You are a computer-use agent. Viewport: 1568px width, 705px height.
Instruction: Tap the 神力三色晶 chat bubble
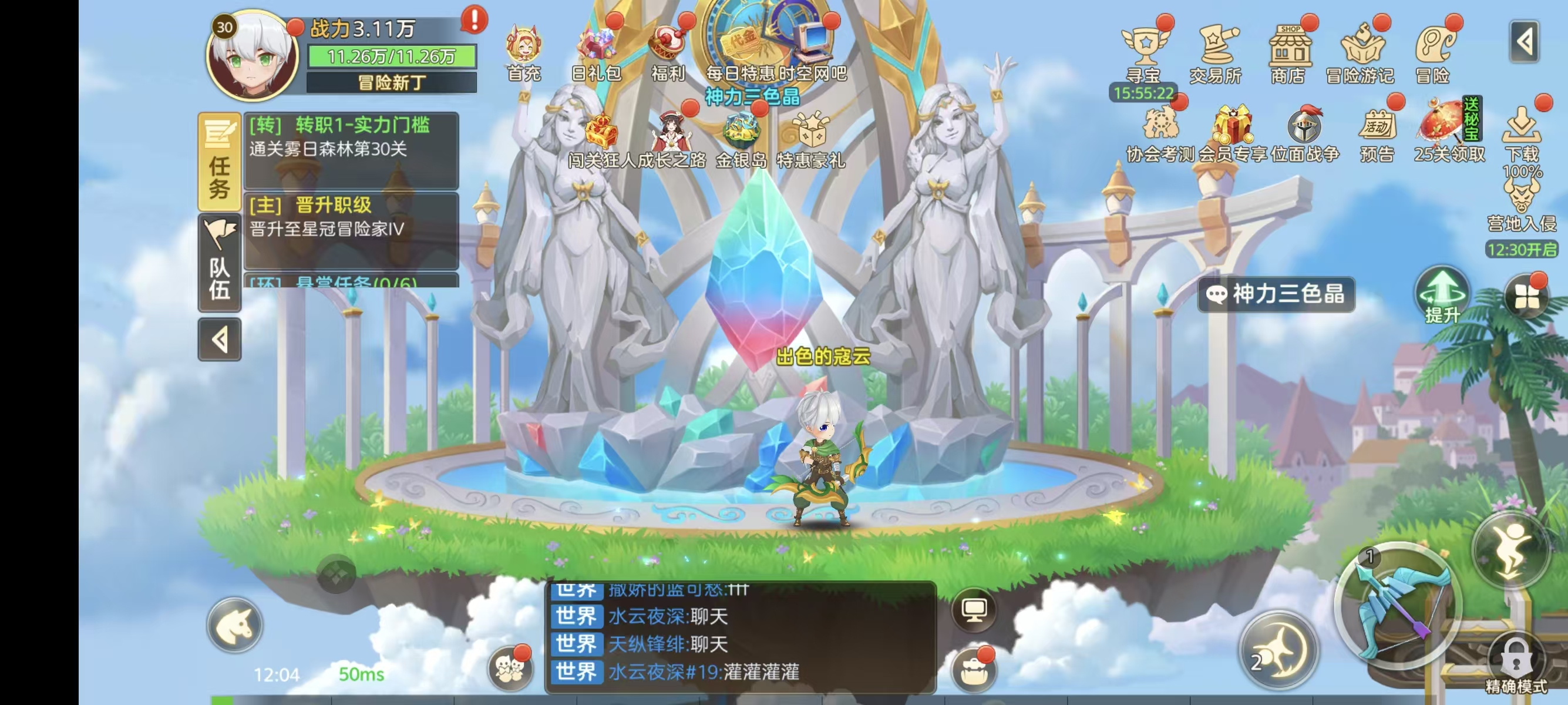[x=1275, y=295]
